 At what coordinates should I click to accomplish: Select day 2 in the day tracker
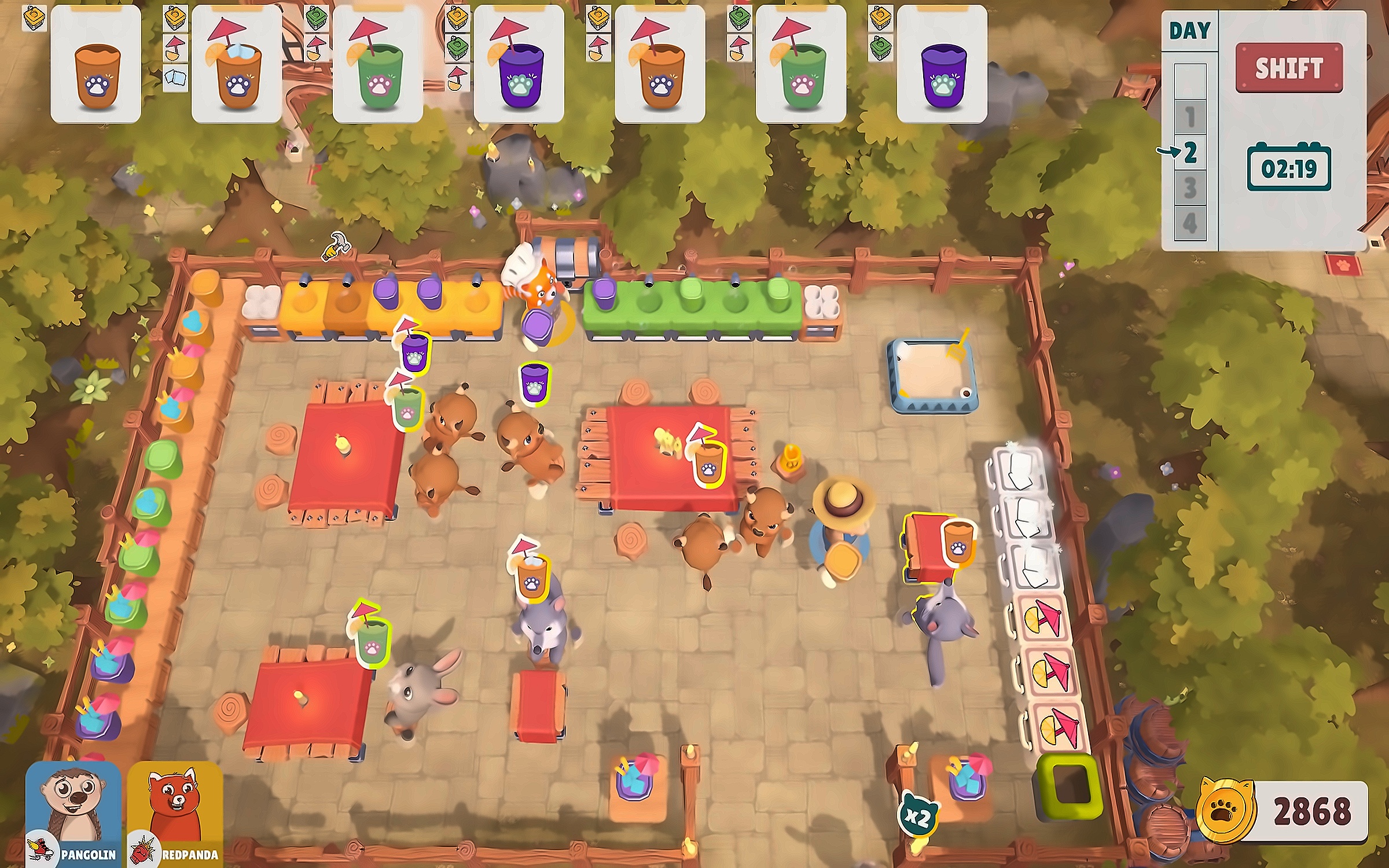[1190, 153]
